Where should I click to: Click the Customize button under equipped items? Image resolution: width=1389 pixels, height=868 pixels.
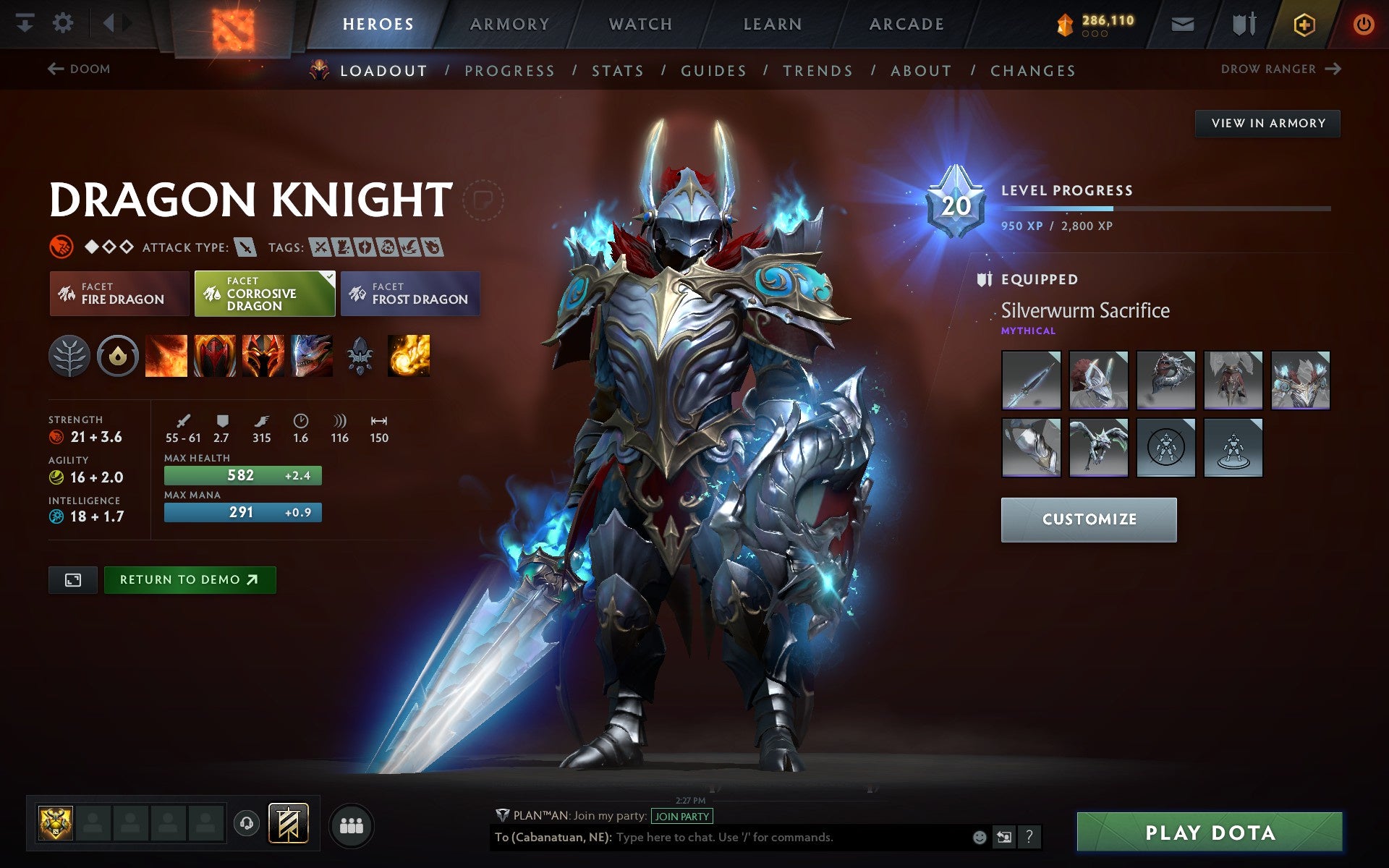(1089, 519)
